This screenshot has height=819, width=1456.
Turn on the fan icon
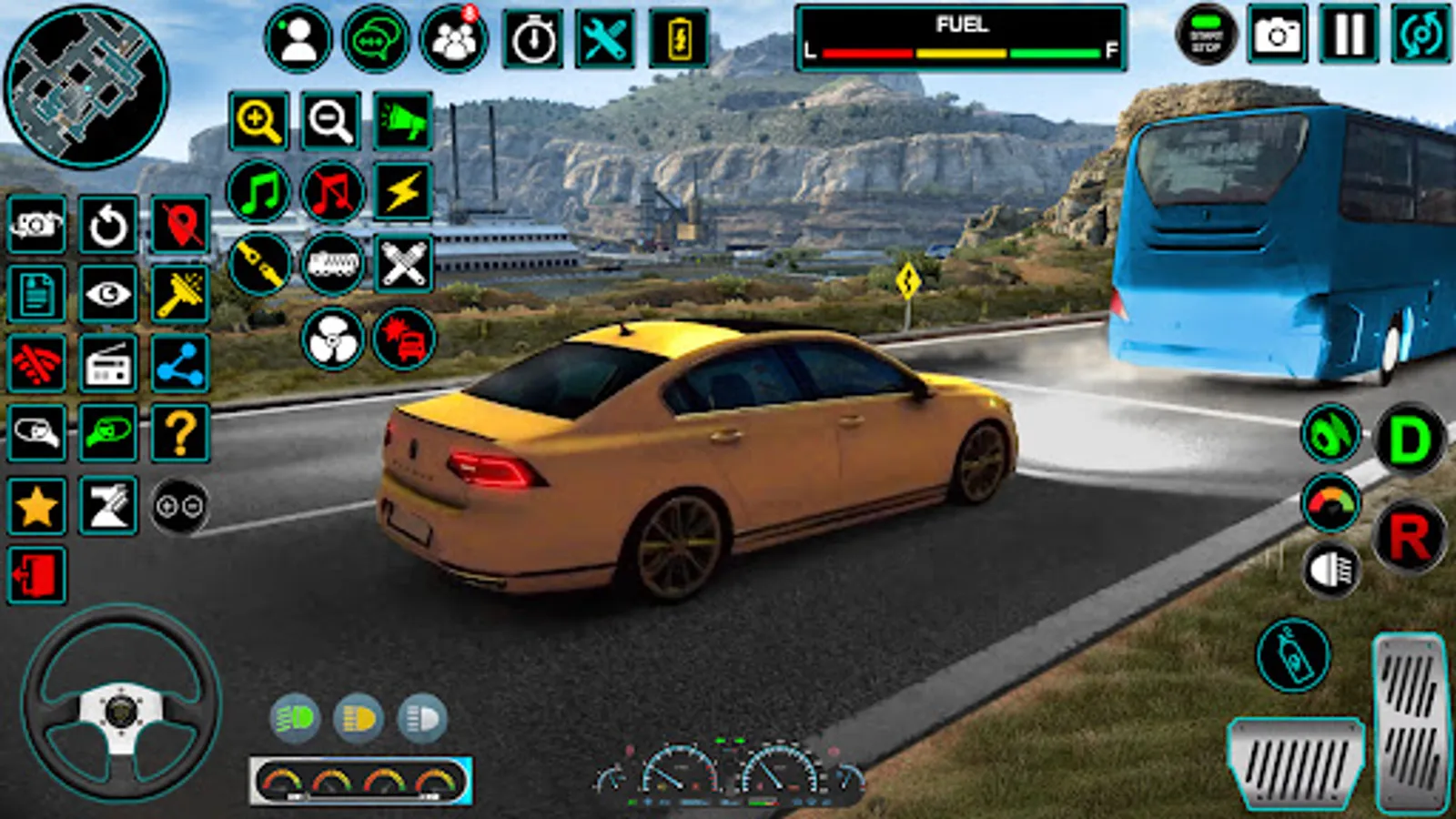(x=332, y=339)
